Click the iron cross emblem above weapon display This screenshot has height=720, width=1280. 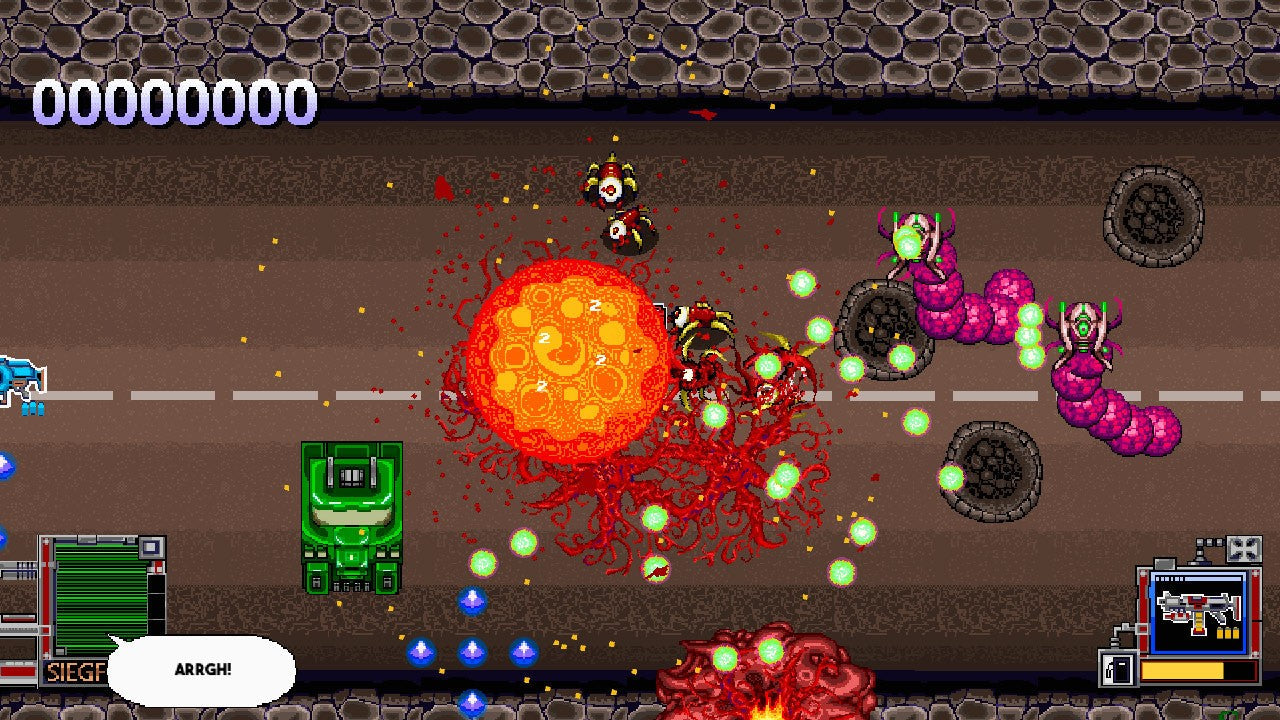[1242, 548]
